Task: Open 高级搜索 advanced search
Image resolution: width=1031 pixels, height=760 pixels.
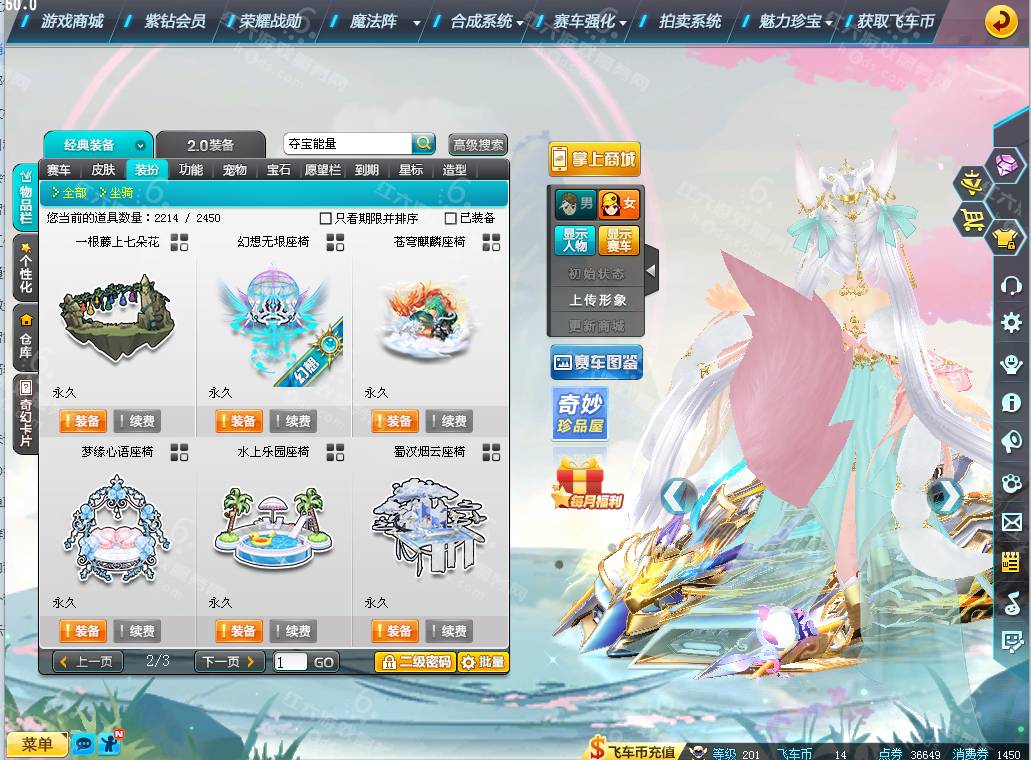Action: click(x=478, y=145)
